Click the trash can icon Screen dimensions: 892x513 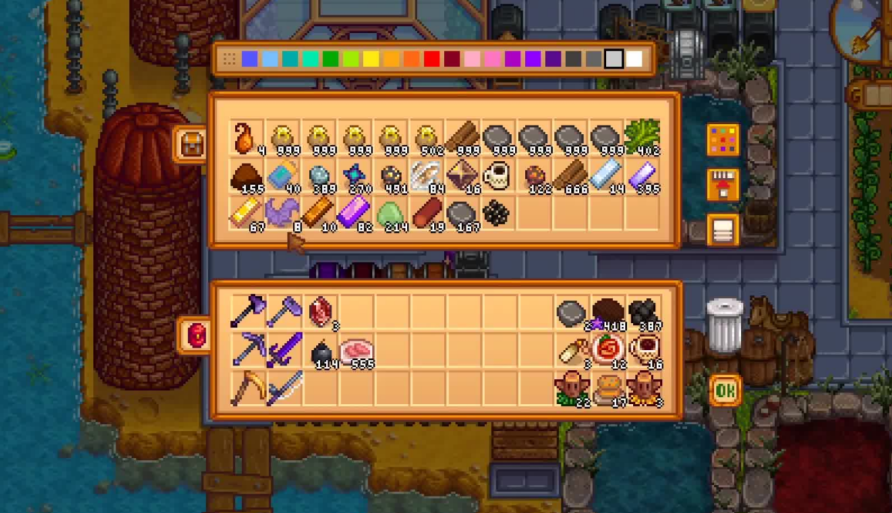(x=724, y=325)
